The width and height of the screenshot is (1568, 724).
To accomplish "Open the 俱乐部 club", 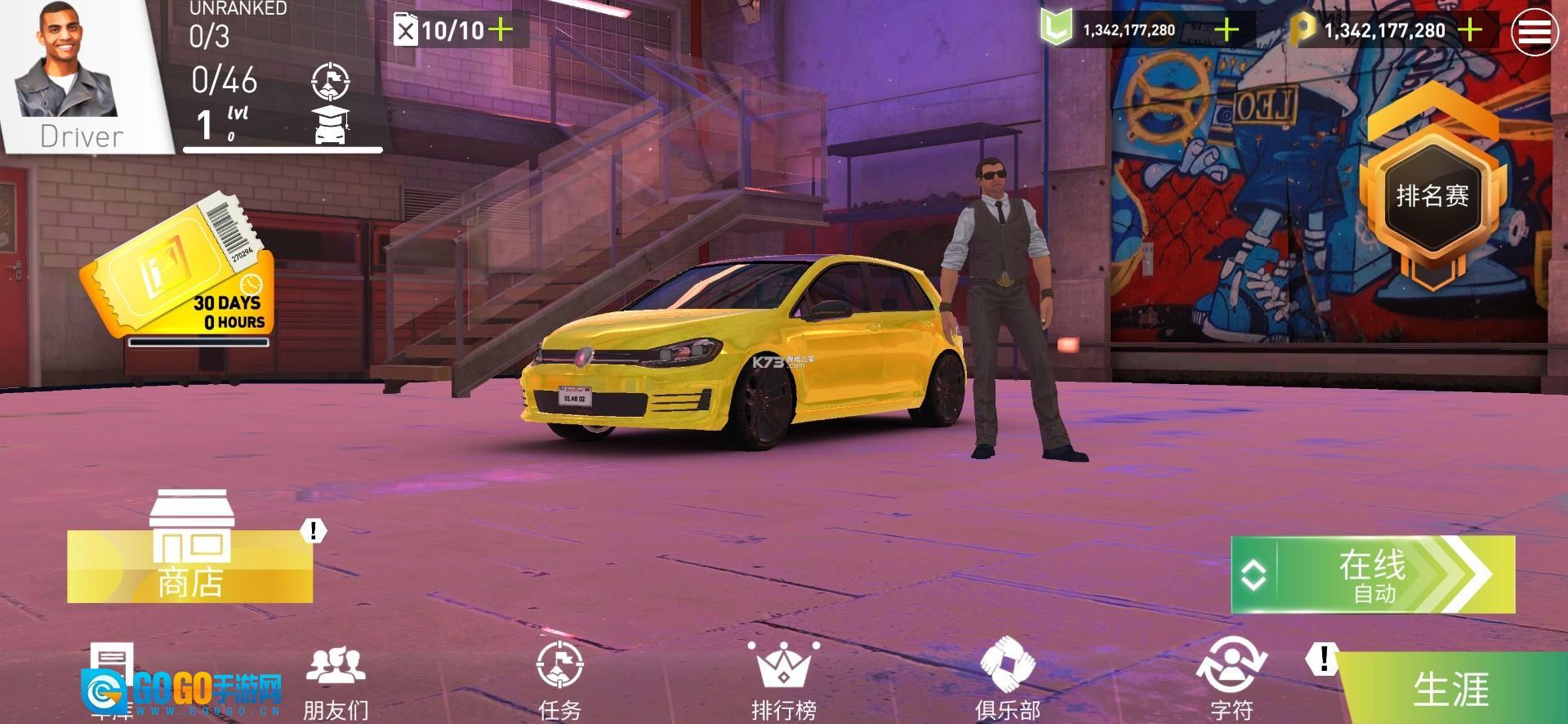I will [x=1007, y=682].
